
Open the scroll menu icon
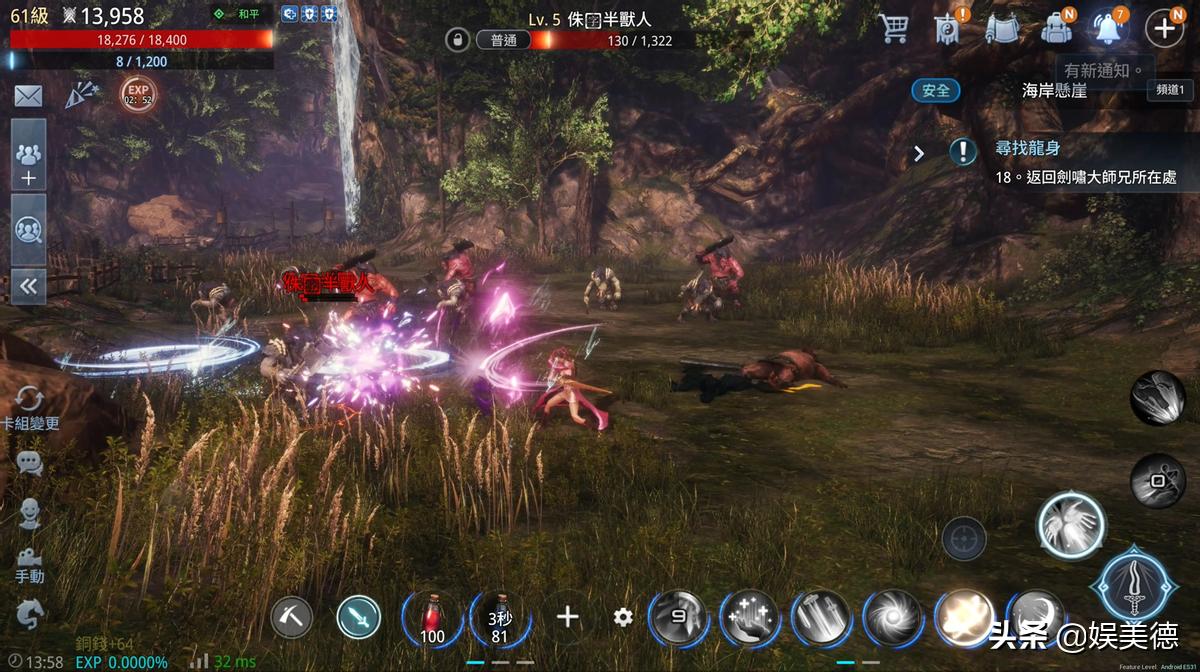pos(1000,28)
